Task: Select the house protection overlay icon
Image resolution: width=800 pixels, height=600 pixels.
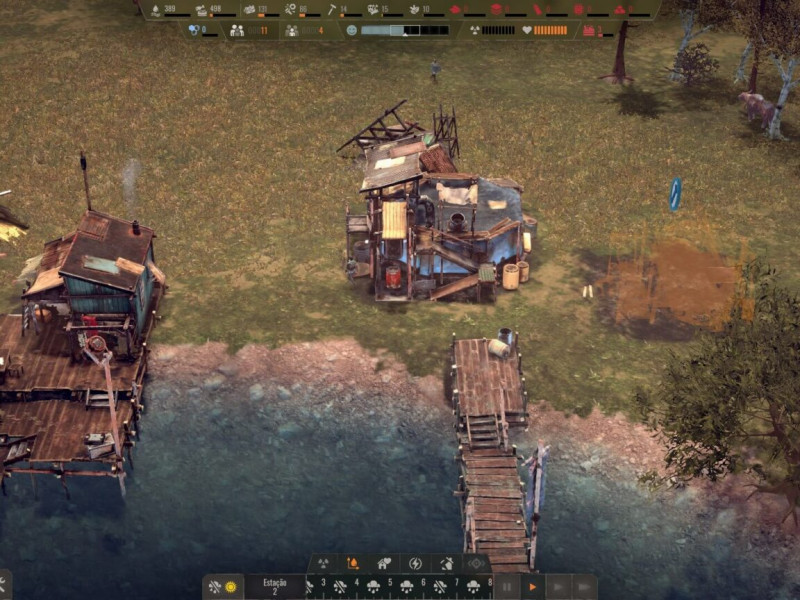Action: point(445,564)
